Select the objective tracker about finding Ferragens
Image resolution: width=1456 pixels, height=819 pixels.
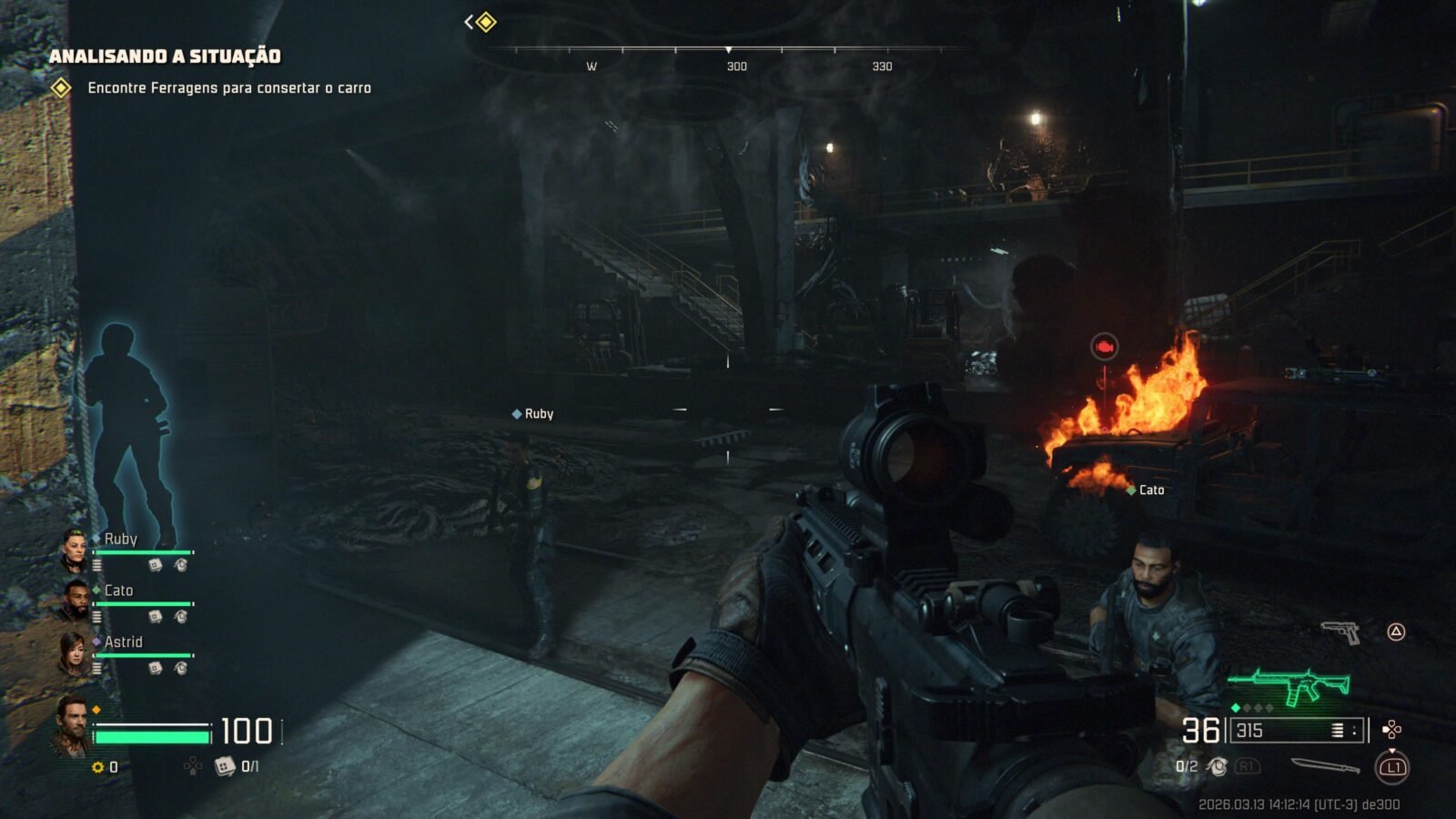[227, 88]
